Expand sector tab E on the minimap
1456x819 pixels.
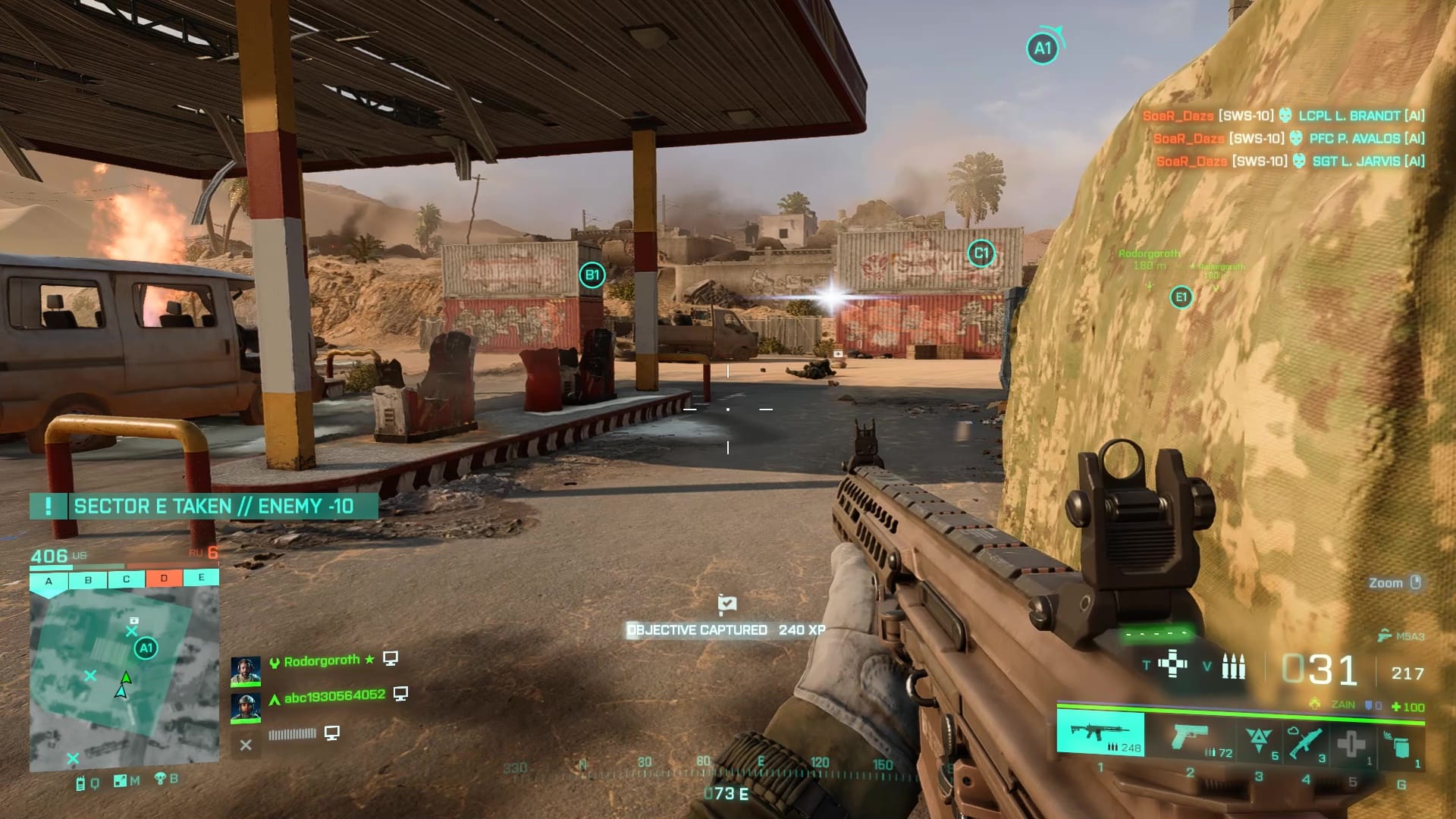(x=200, y=577)
